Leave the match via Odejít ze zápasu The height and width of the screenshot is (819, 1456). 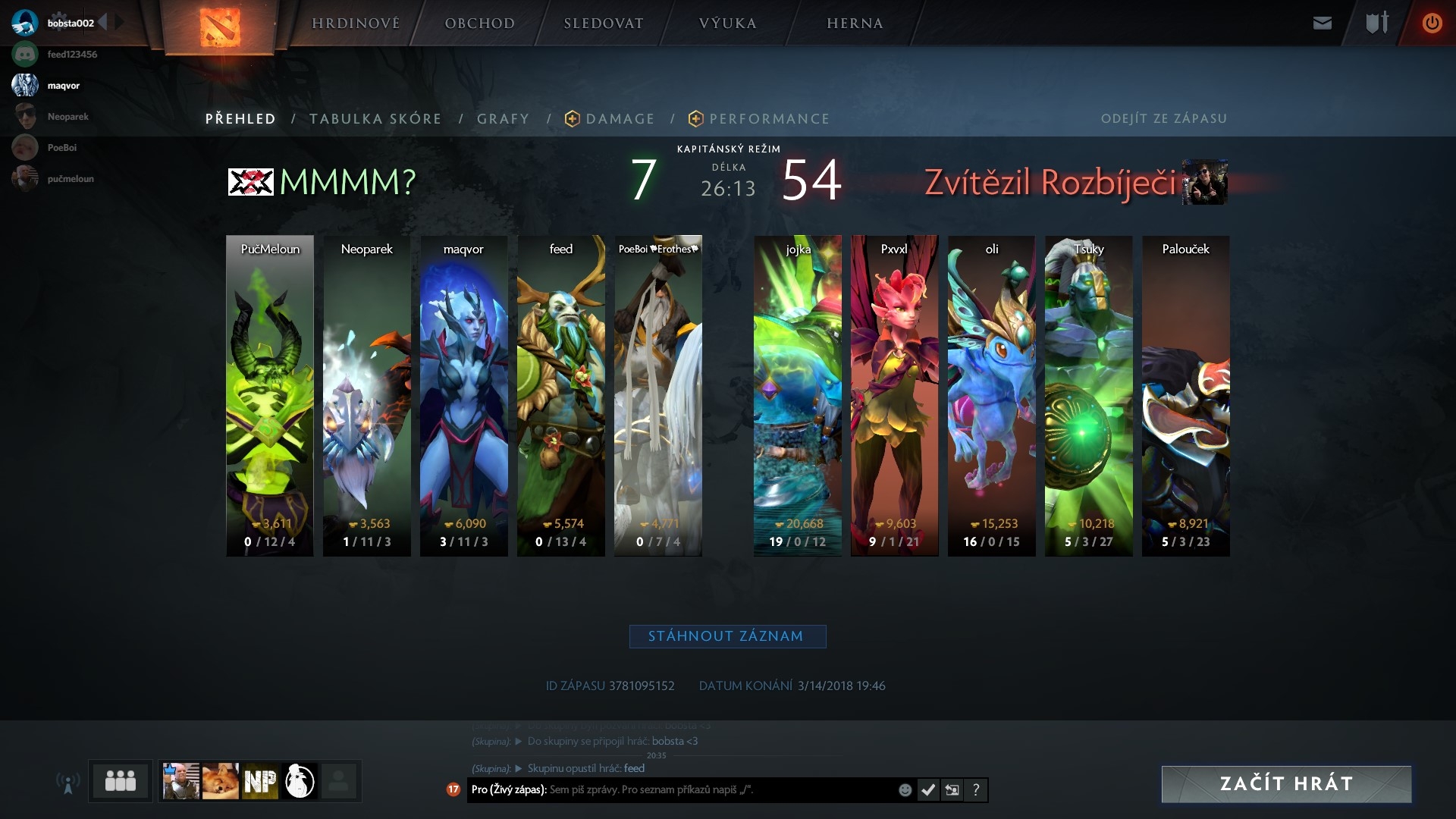pos(1163,119)
